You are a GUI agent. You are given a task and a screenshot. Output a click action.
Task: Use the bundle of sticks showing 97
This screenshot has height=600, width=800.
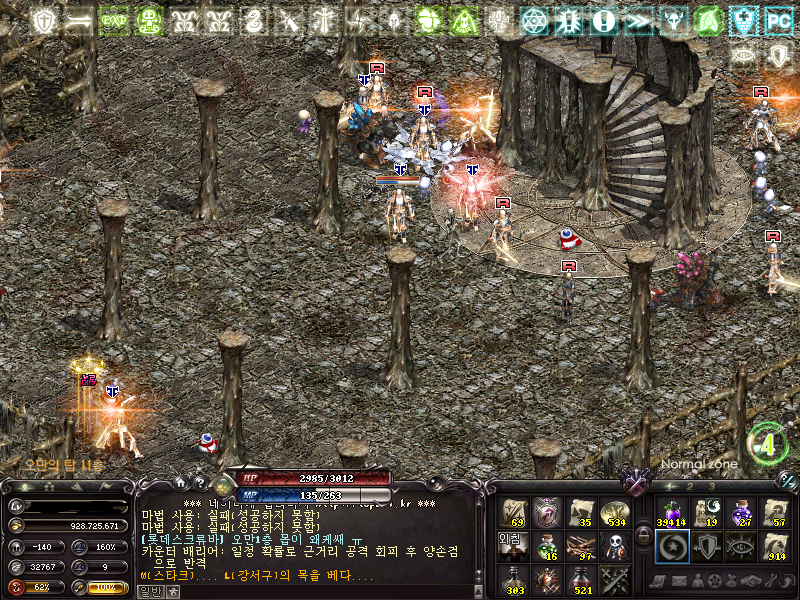click(x=581, y=546)
